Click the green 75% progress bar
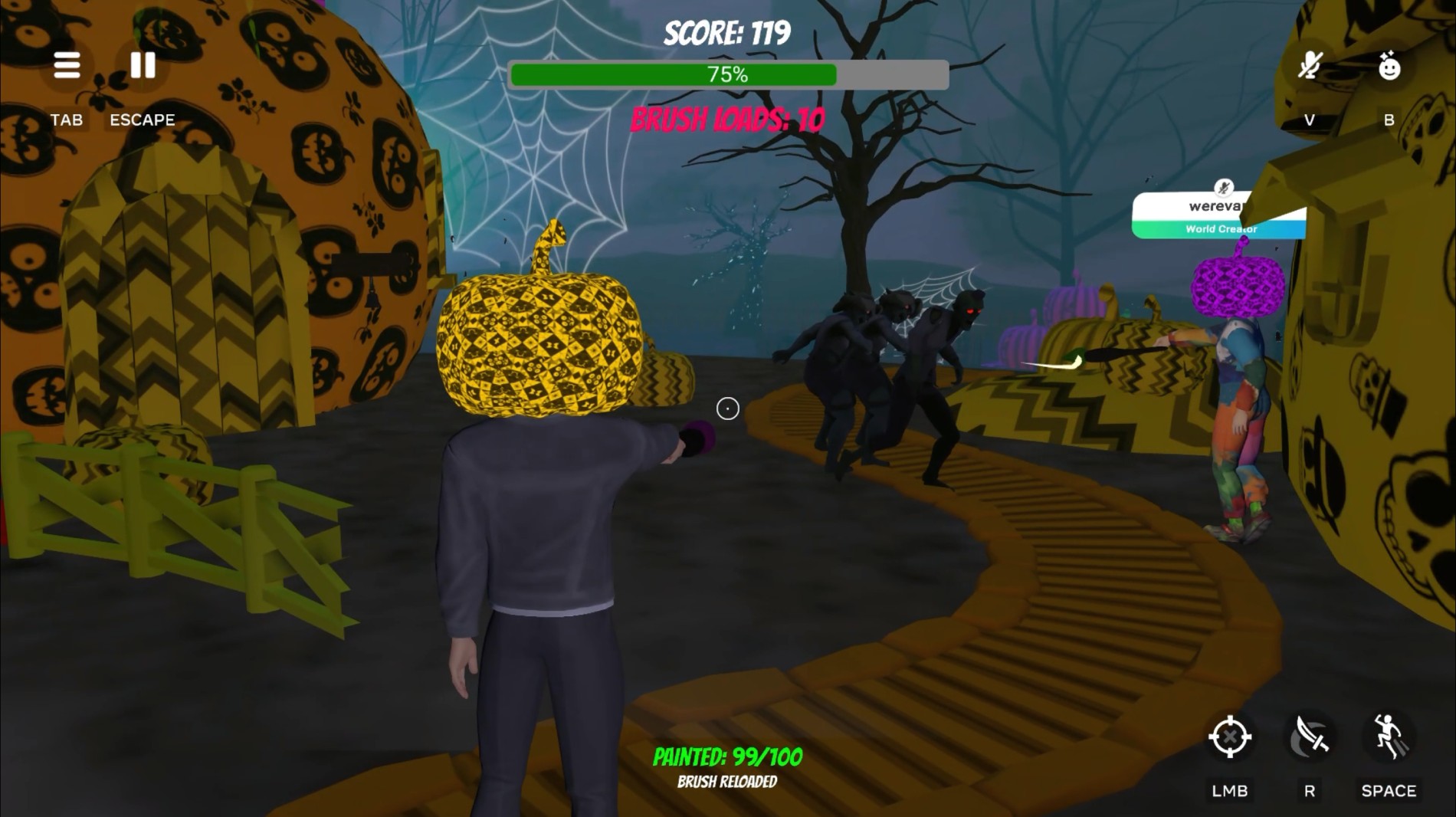 [x=726, y=74]
